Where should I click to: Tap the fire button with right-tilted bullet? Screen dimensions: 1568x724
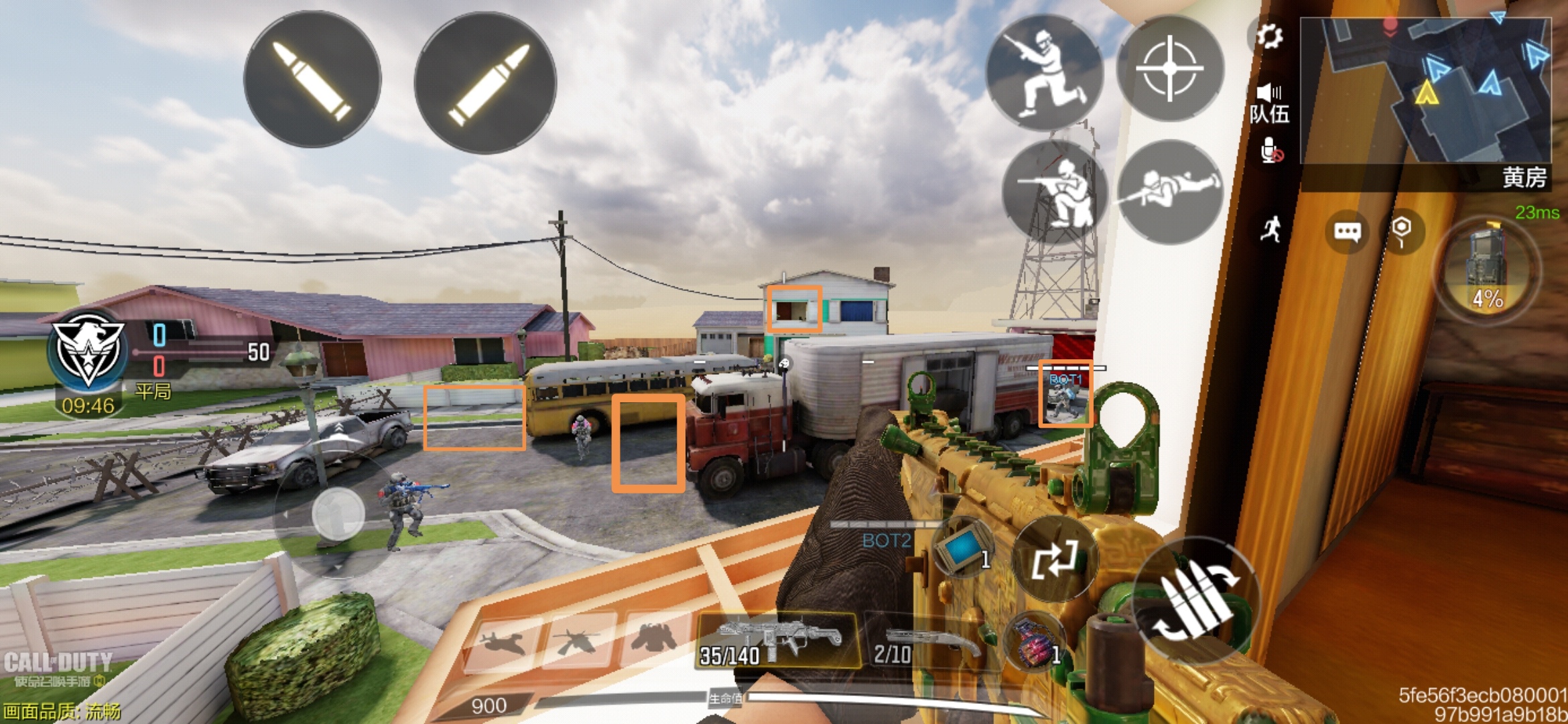(x=486, y=83)
